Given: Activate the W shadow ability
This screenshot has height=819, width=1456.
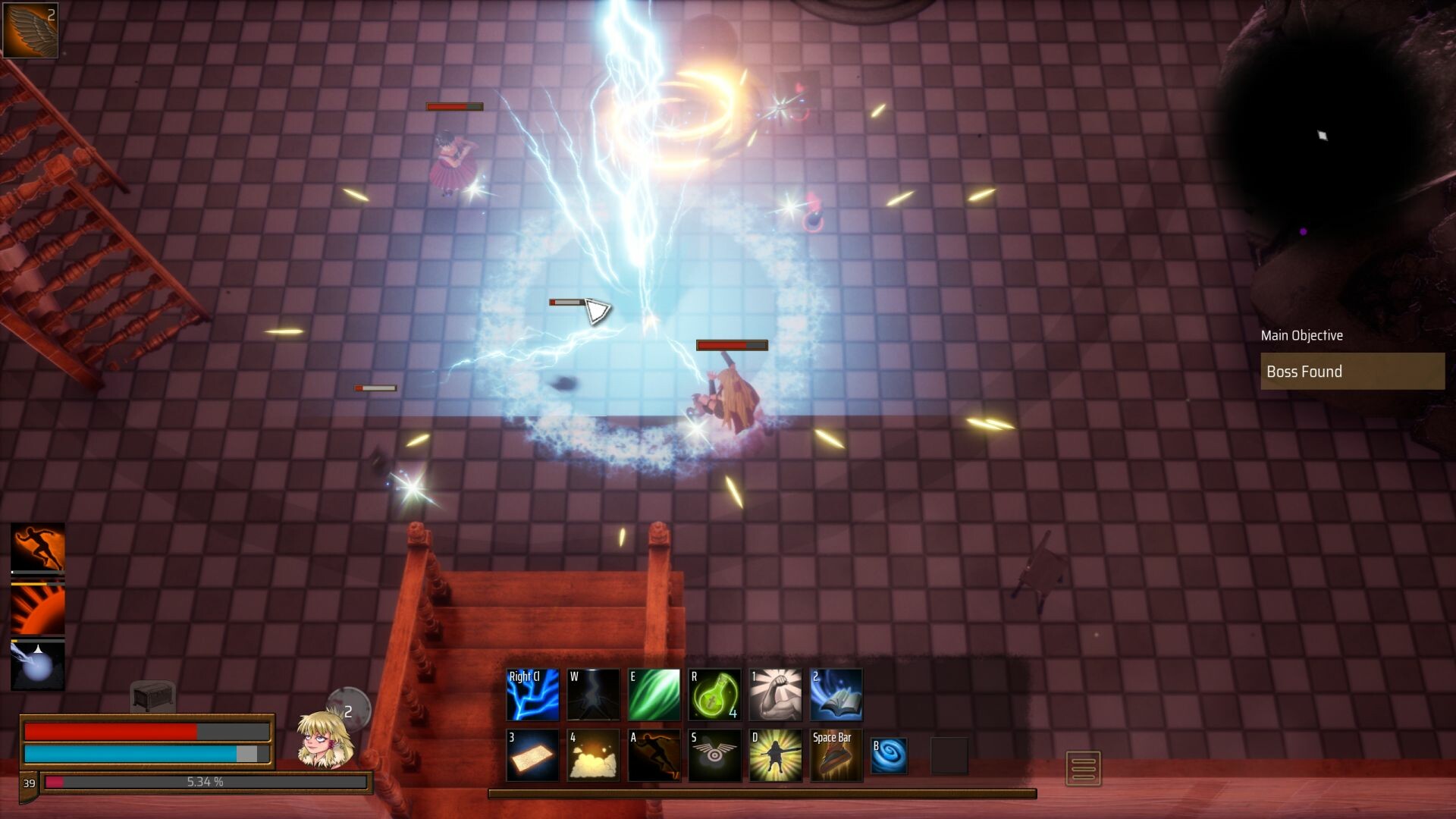Looking at the screenshot, I should pos(593,694).
